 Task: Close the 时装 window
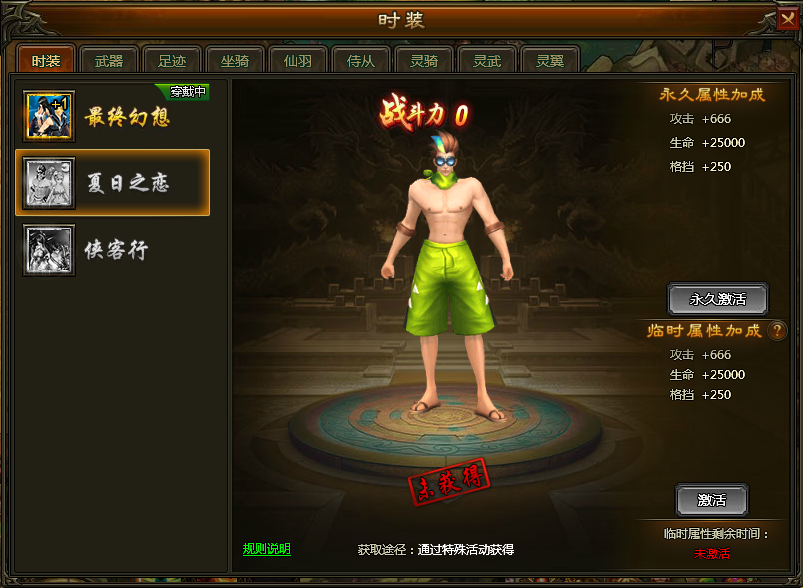(x=787, y=19)
